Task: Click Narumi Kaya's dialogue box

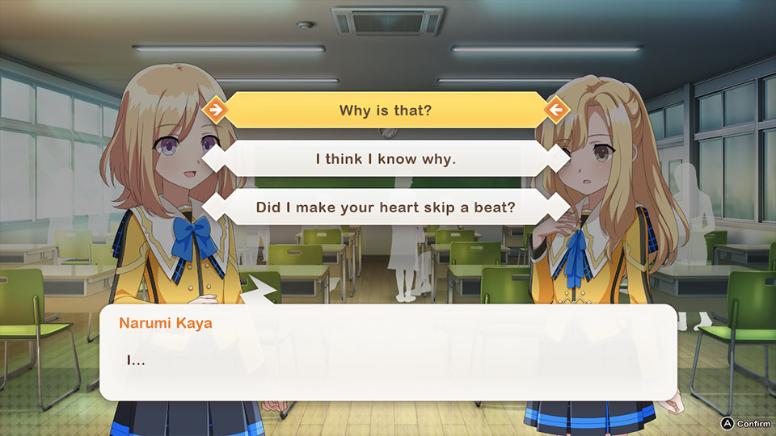Action: pyautogui.click(x=388, y=352)
